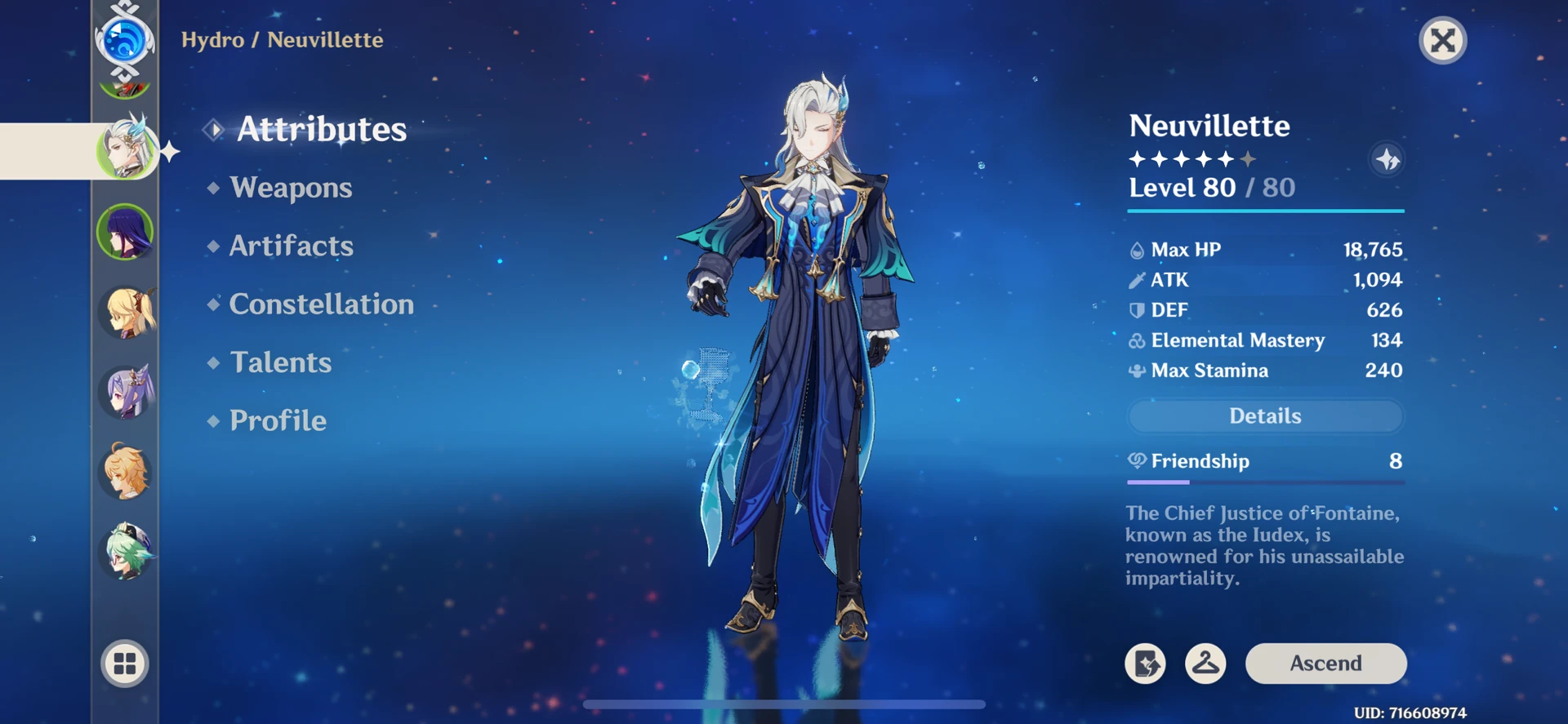The height and width of the screenshot is (724, 1568).
Task: Click the Friendship level 8 progress bar
Action: click(1265, 481)
